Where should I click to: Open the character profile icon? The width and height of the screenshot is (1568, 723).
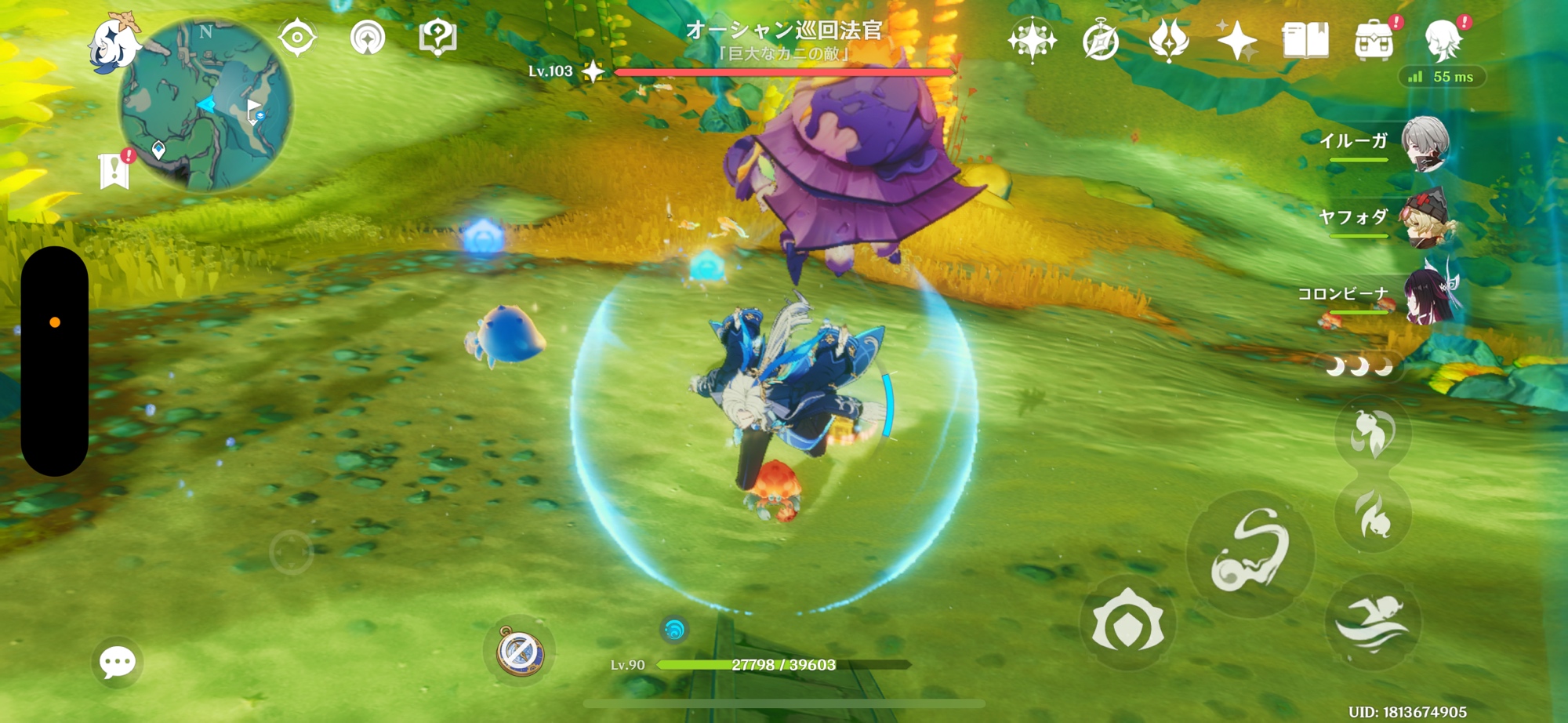tap(1443, 40)
